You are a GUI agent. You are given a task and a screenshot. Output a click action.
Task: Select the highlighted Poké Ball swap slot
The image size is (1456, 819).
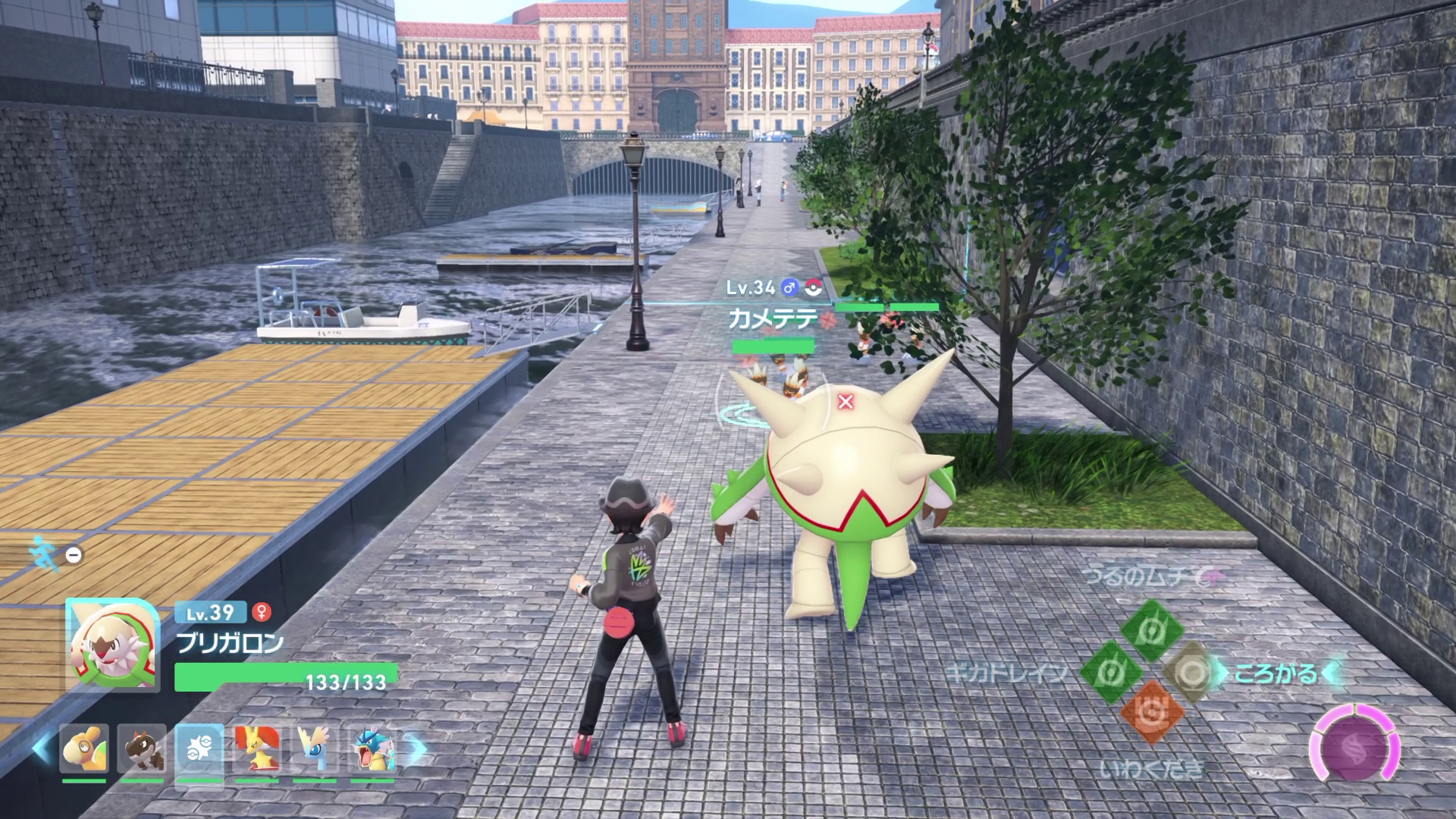point(199,749)
